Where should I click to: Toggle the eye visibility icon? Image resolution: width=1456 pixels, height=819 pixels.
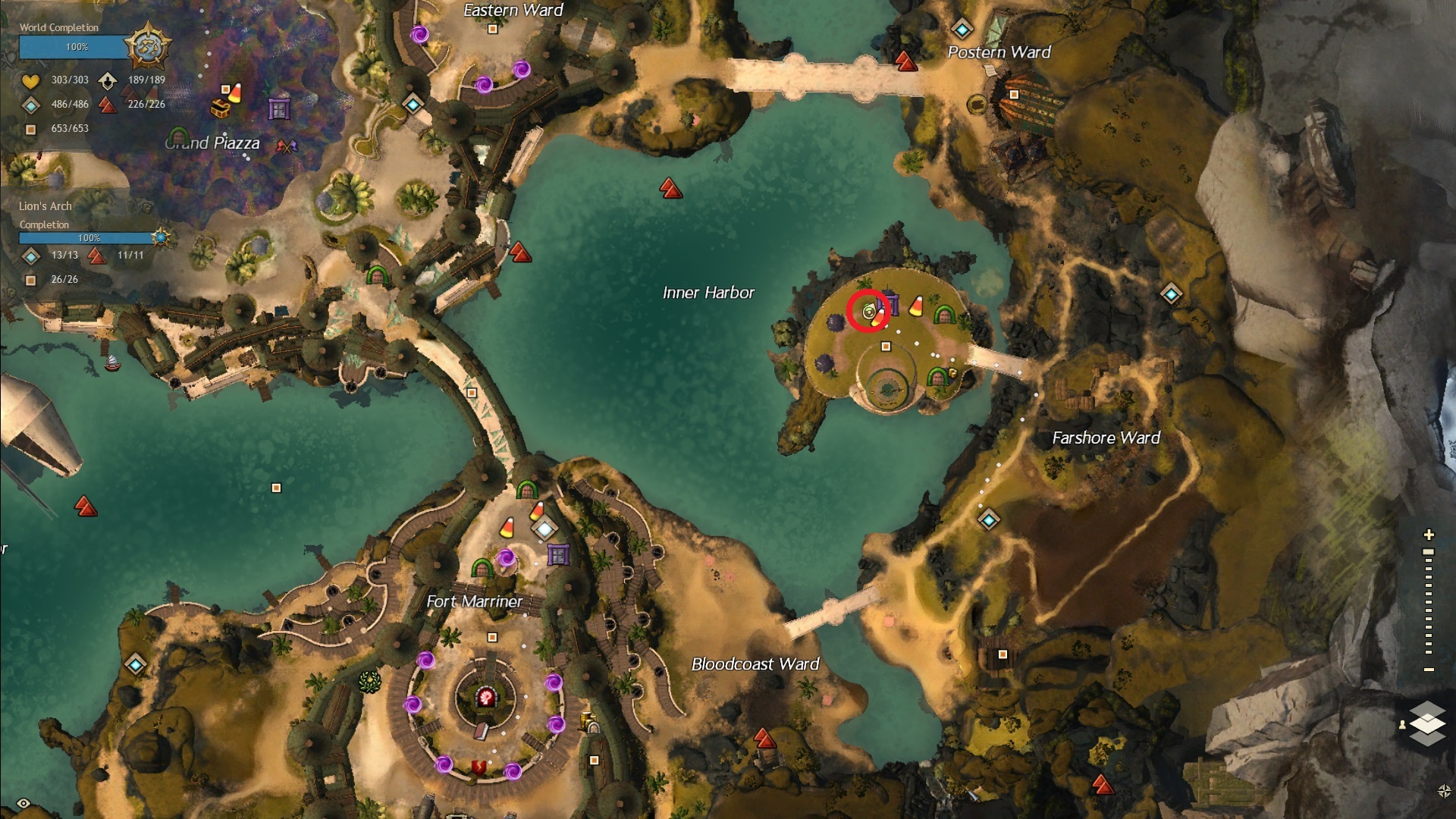[x=24, y=803]
